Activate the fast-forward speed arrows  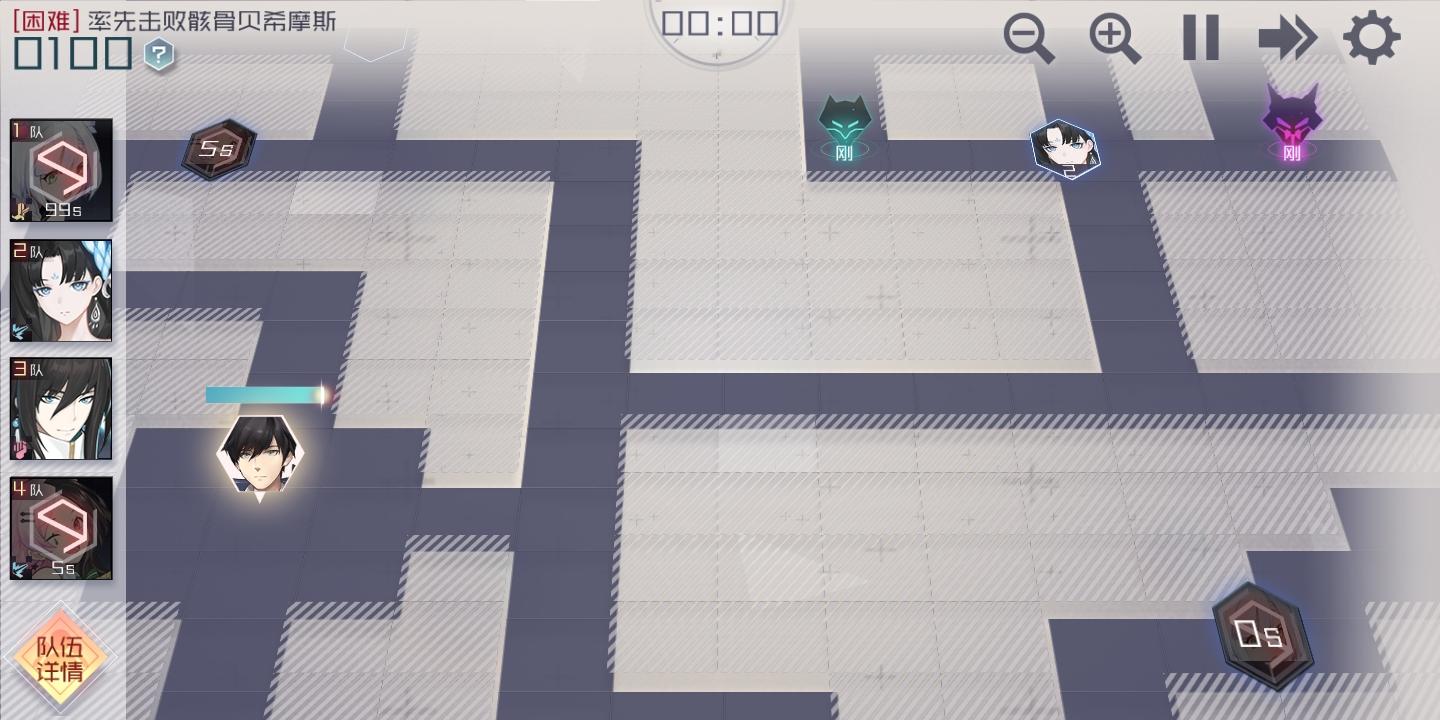pos(1288,38)
